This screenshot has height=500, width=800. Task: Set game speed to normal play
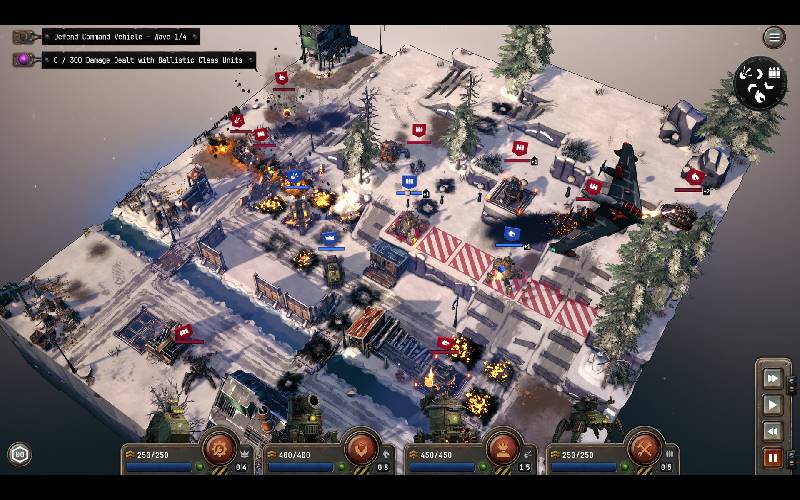pyautogui.click(x=772, y=405)
